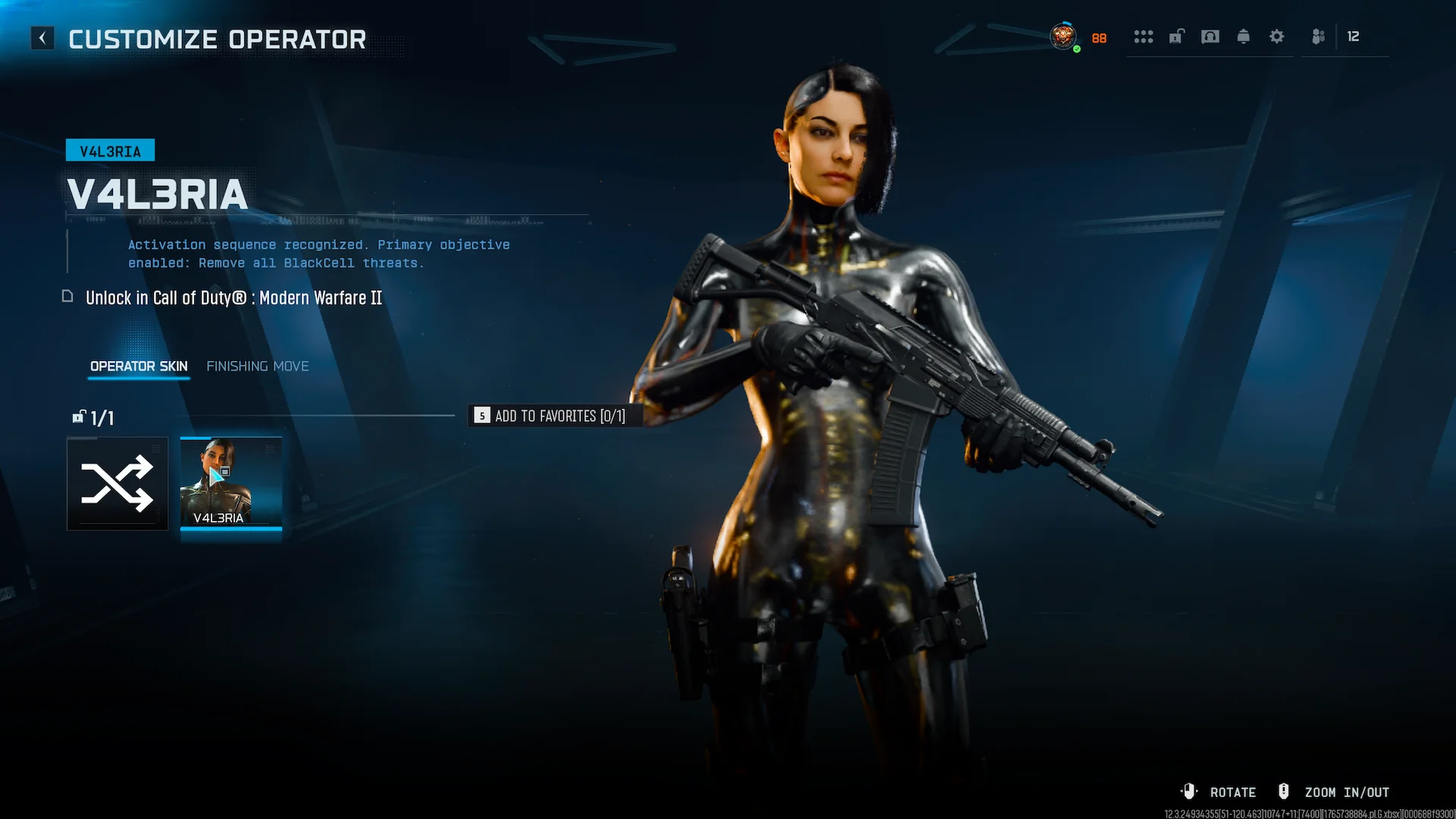
Task: Select the Operator Skin tab
Action: point(139,366)
